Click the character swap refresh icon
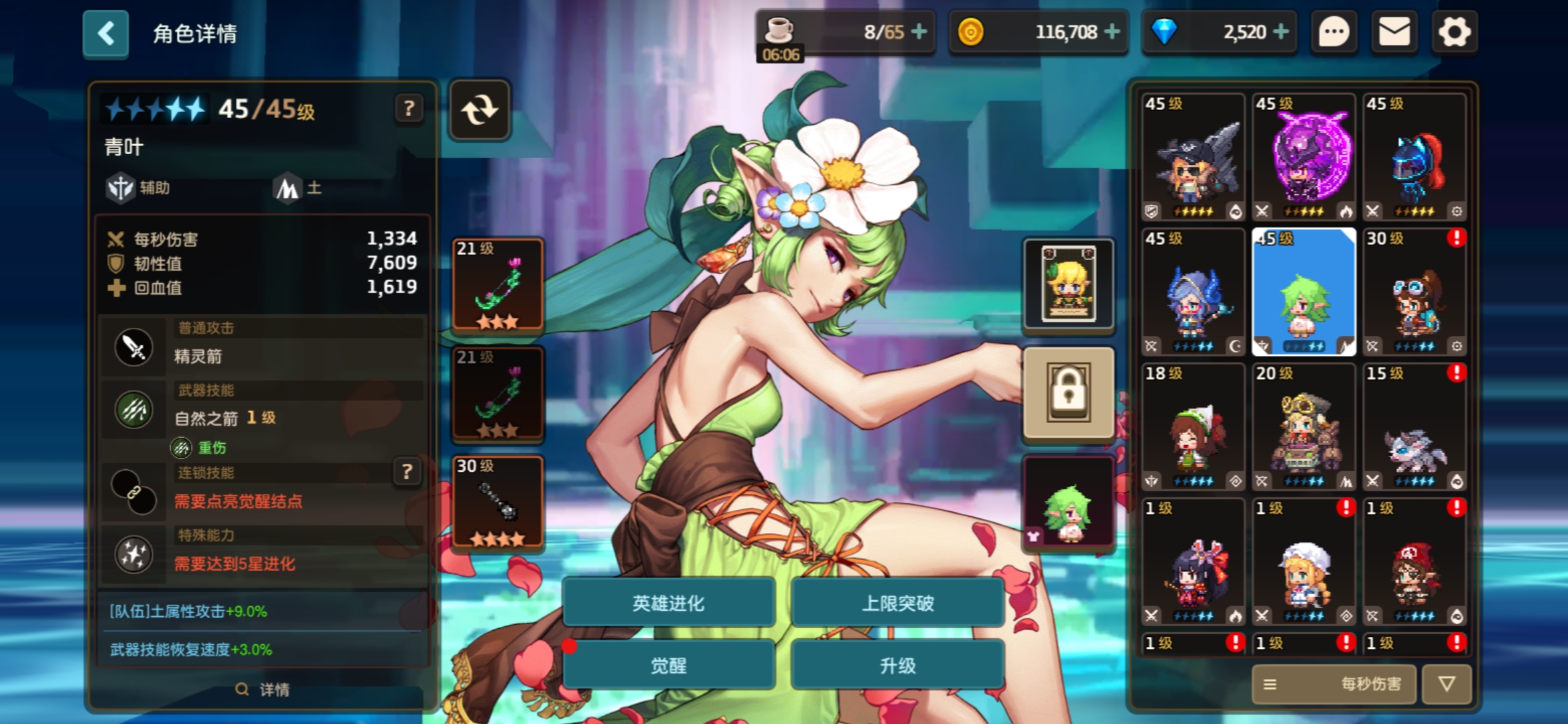The image size is (1568, 724). 480,109
